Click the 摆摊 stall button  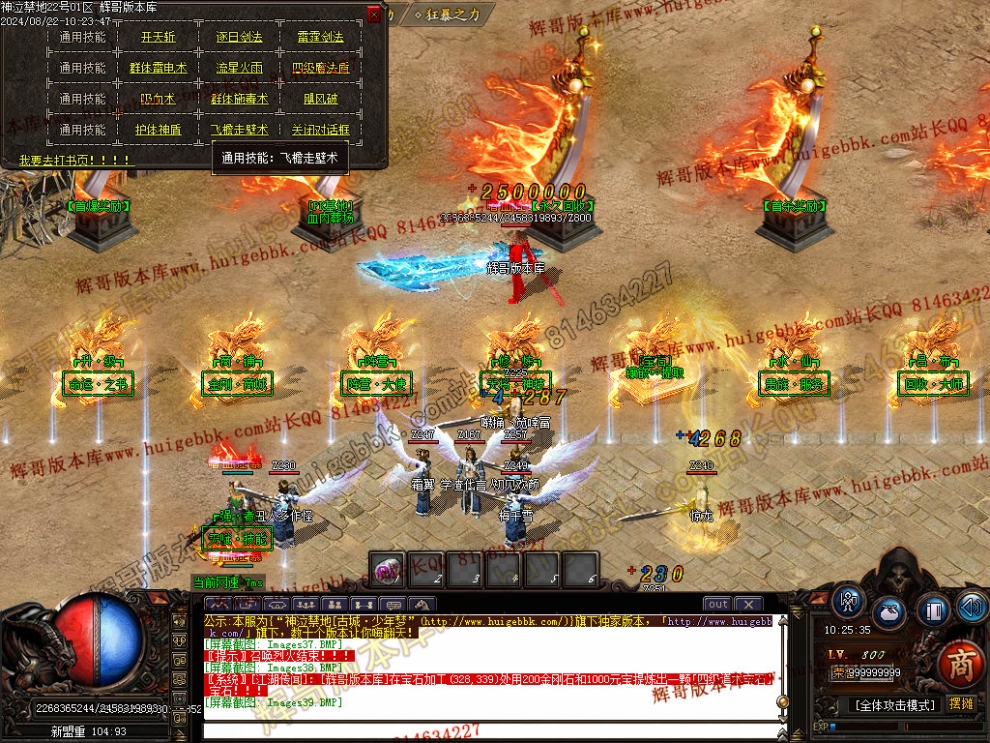coord(961,704)
